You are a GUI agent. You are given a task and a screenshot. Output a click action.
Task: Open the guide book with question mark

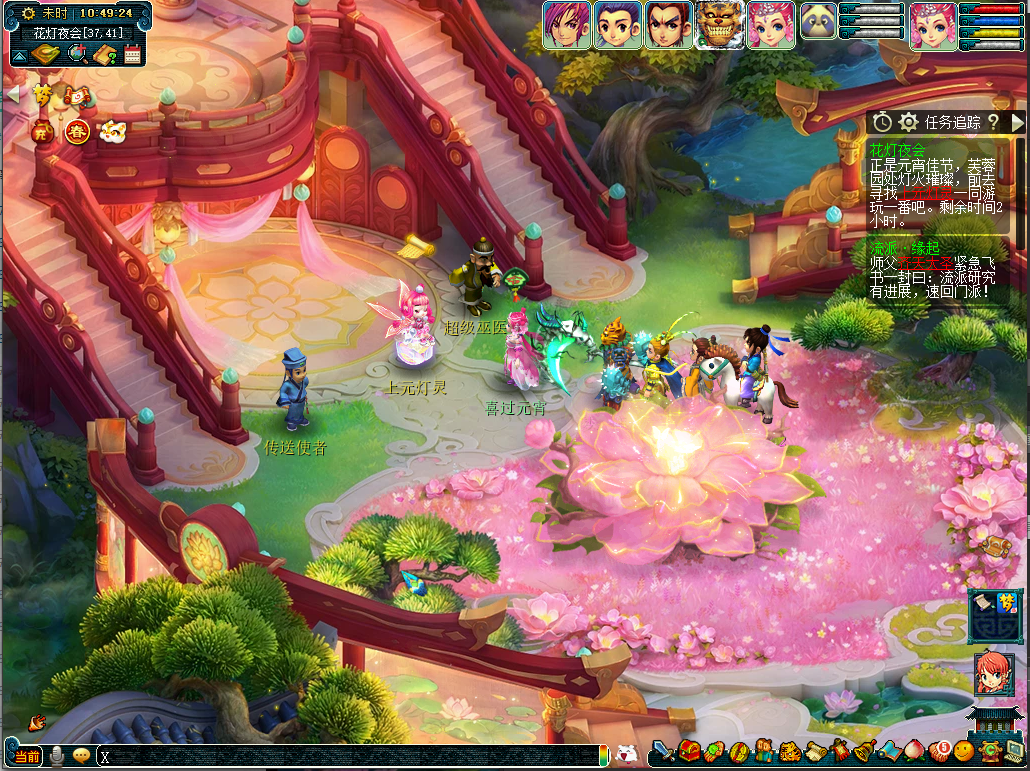click(105, 55)
